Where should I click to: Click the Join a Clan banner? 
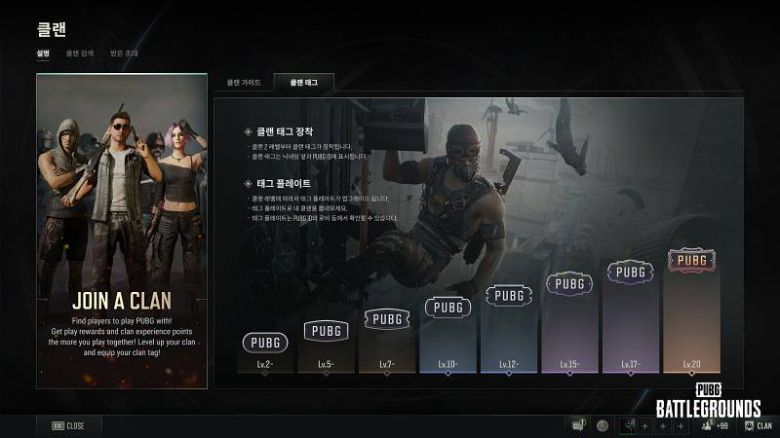pyautogui.click(x=122, y=230)
